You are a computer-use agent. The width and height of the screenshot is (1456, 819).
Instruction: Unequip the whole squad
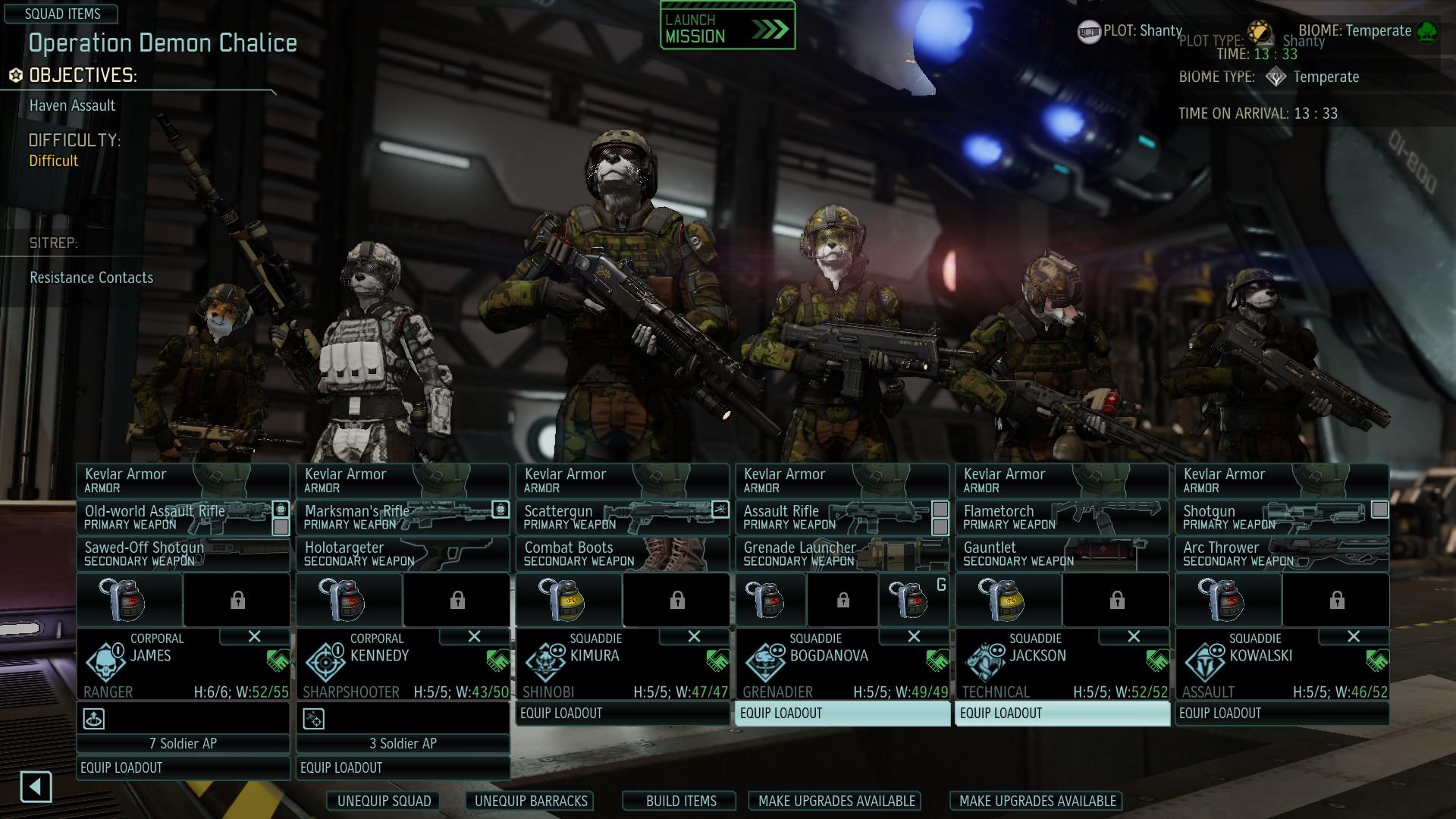(384, 801)
